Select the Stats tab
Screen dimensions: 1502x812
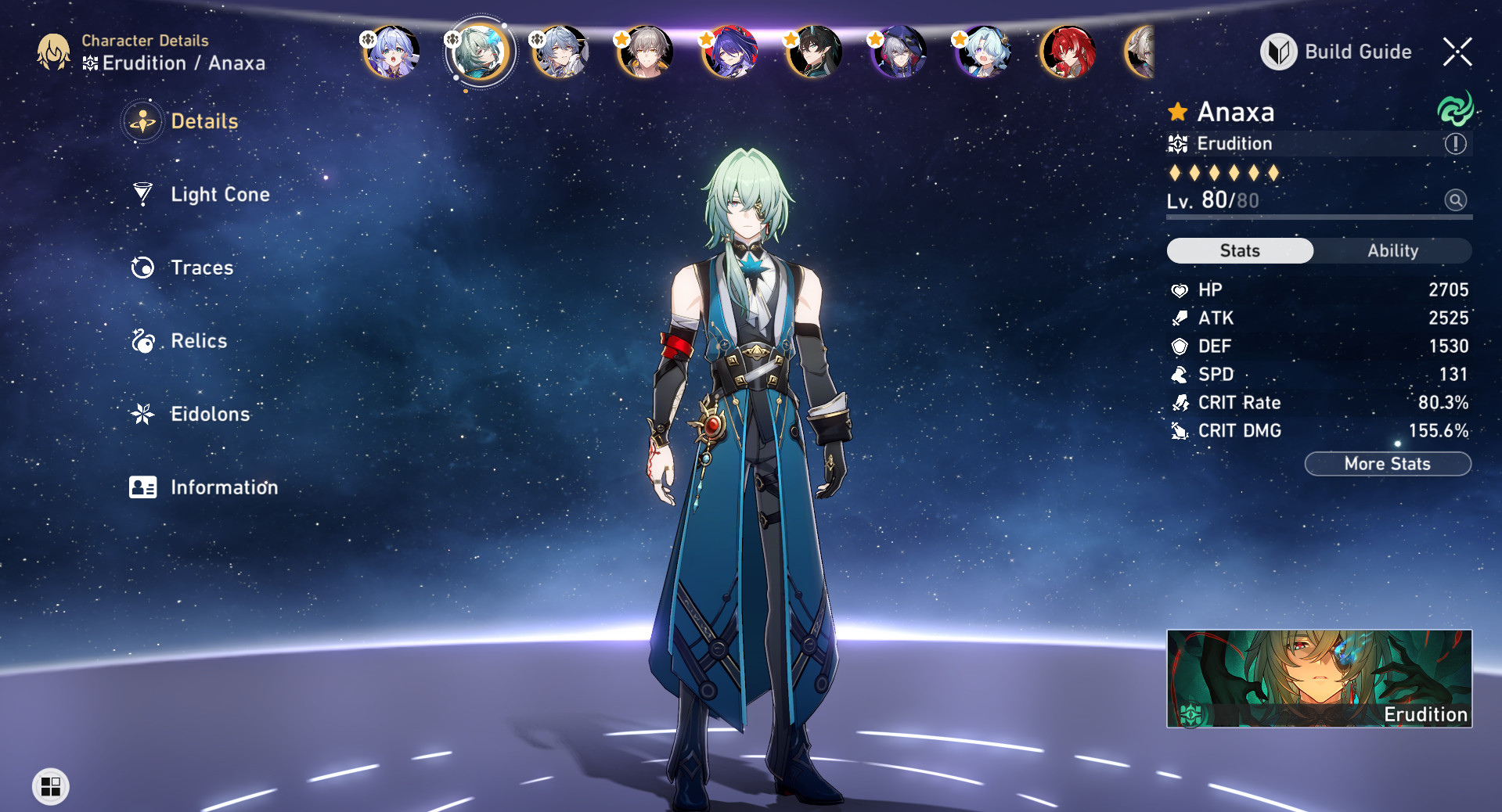point(1239,250)
